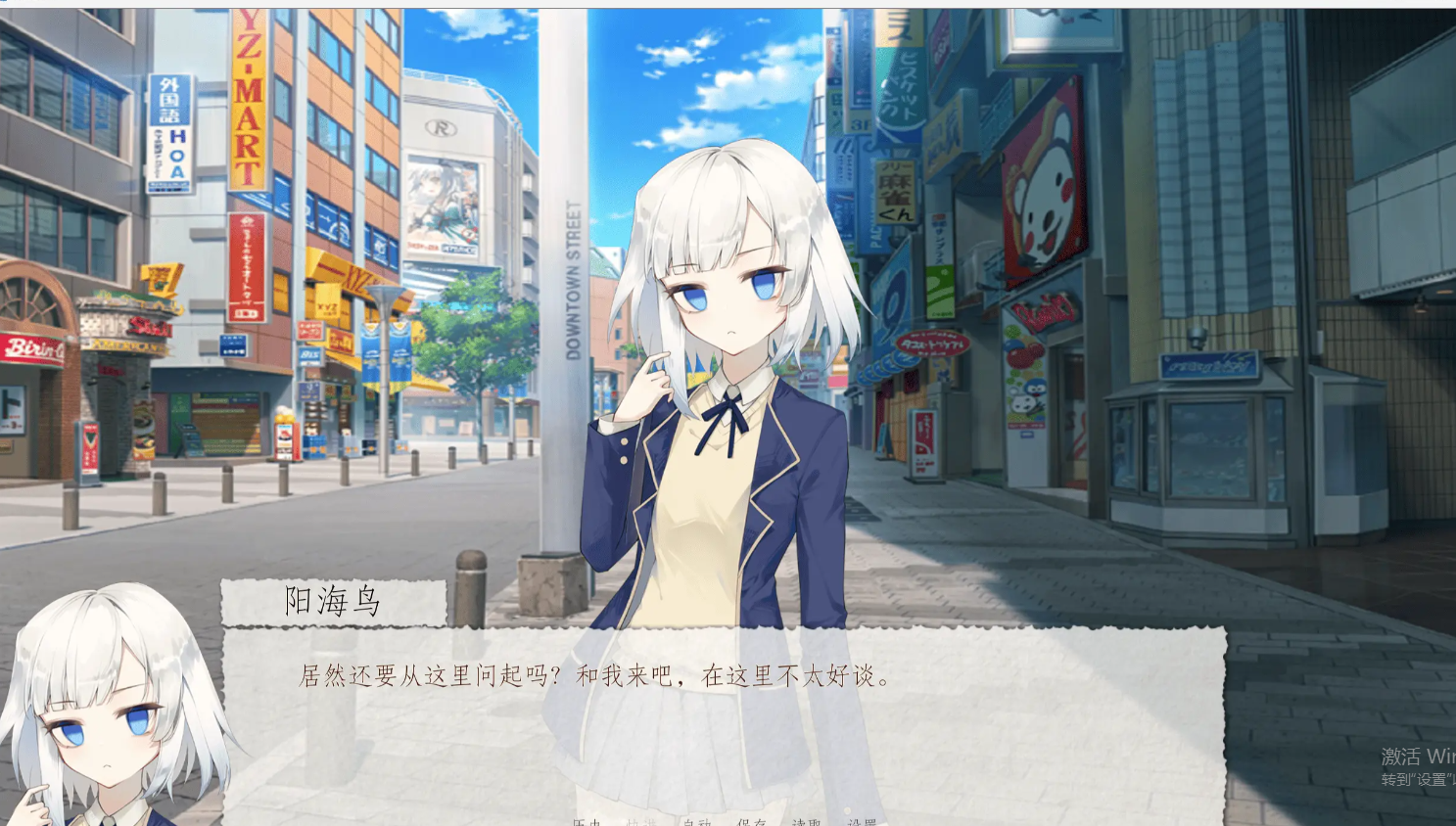Screen dimensions: 1456x826
Task: Open the 设置 settings screen
Action: pyautogui.click(x=863, y=822)
